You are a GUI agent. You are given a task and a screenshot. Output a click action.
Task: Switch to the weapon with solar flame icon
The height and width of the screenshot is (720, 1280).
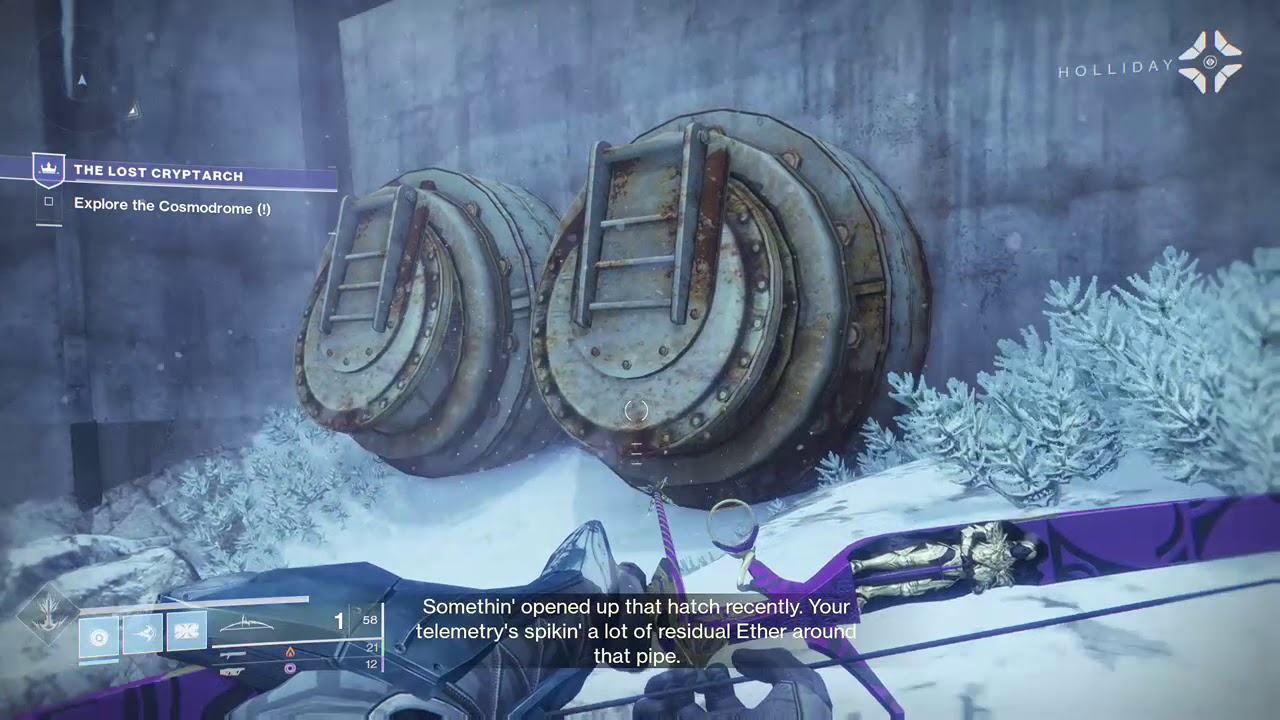(x=290, y=651)
